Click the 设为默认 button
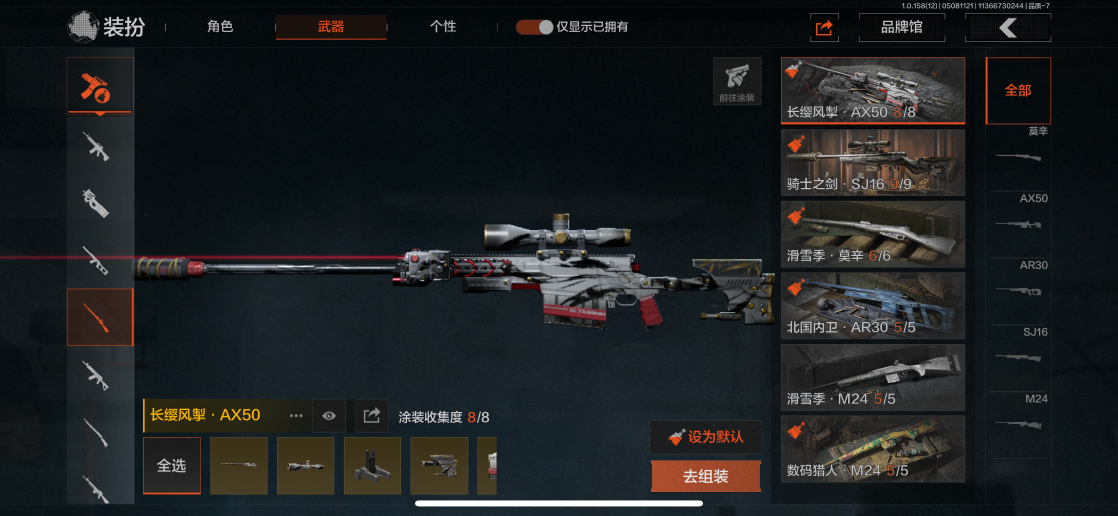The height and width of the screenshot is (516, 1118). click(x=705, y=437)
